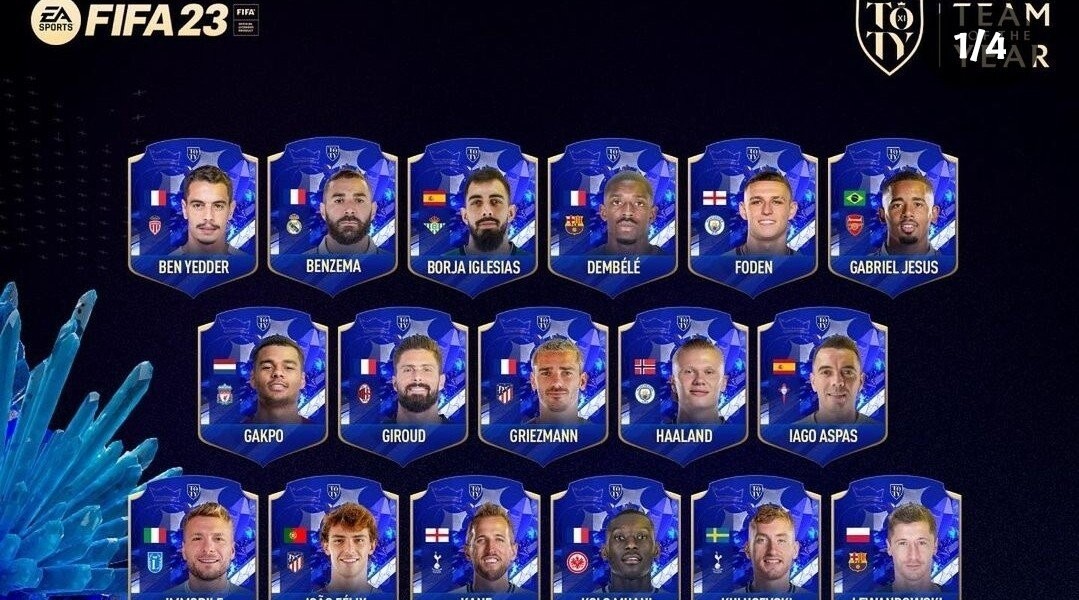
Task: Select the Gabriel Jesus card
Action: point(893,216)
